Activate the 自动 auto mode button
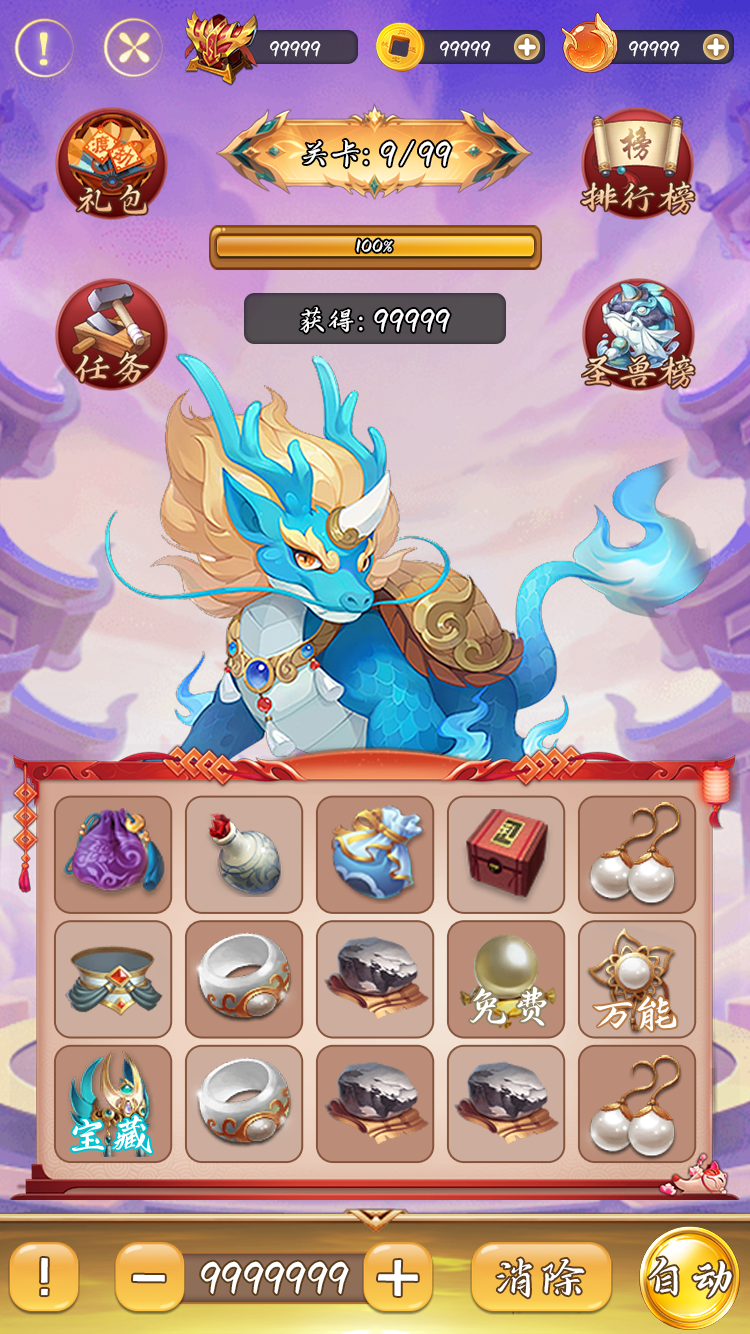 click(x=690, y=1279)
